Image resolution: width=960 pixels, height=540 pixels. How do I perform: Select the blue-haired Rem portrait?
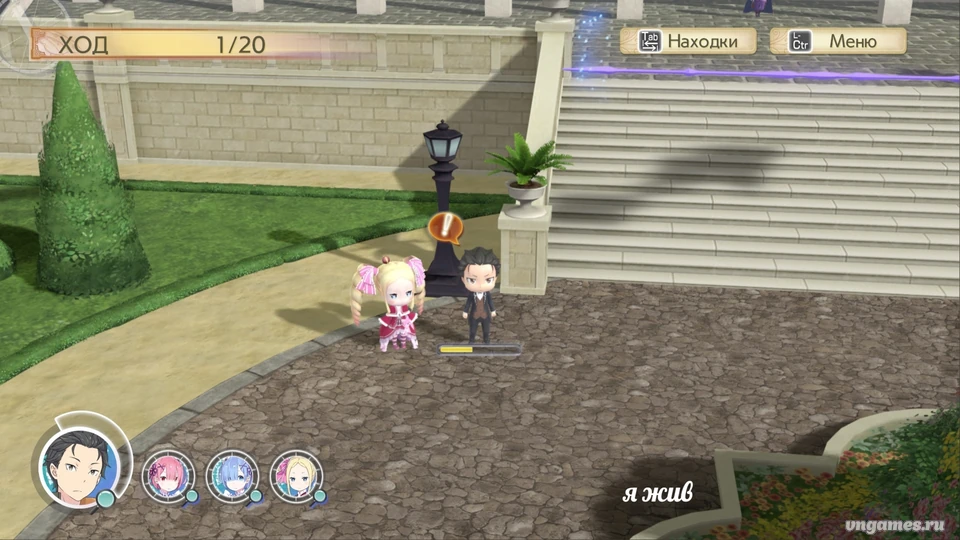point(232,474)
